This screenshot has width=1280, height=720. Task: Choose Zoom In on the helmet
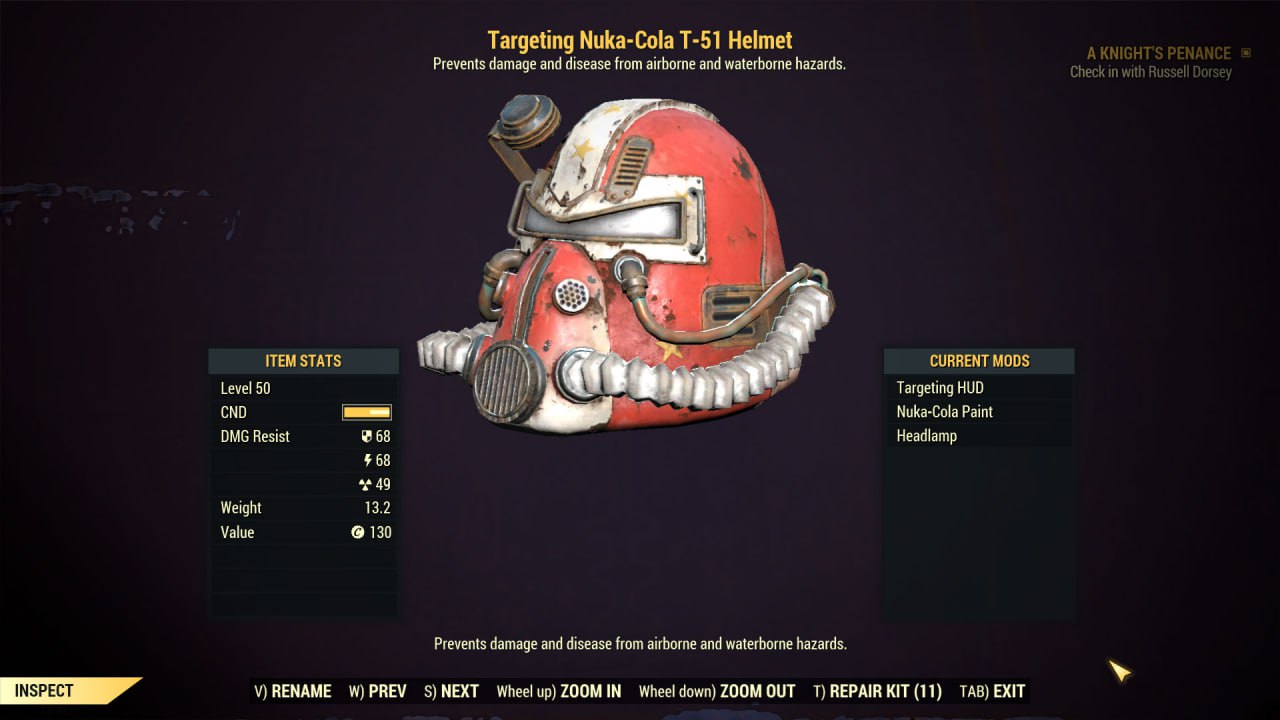click(559, 691)
